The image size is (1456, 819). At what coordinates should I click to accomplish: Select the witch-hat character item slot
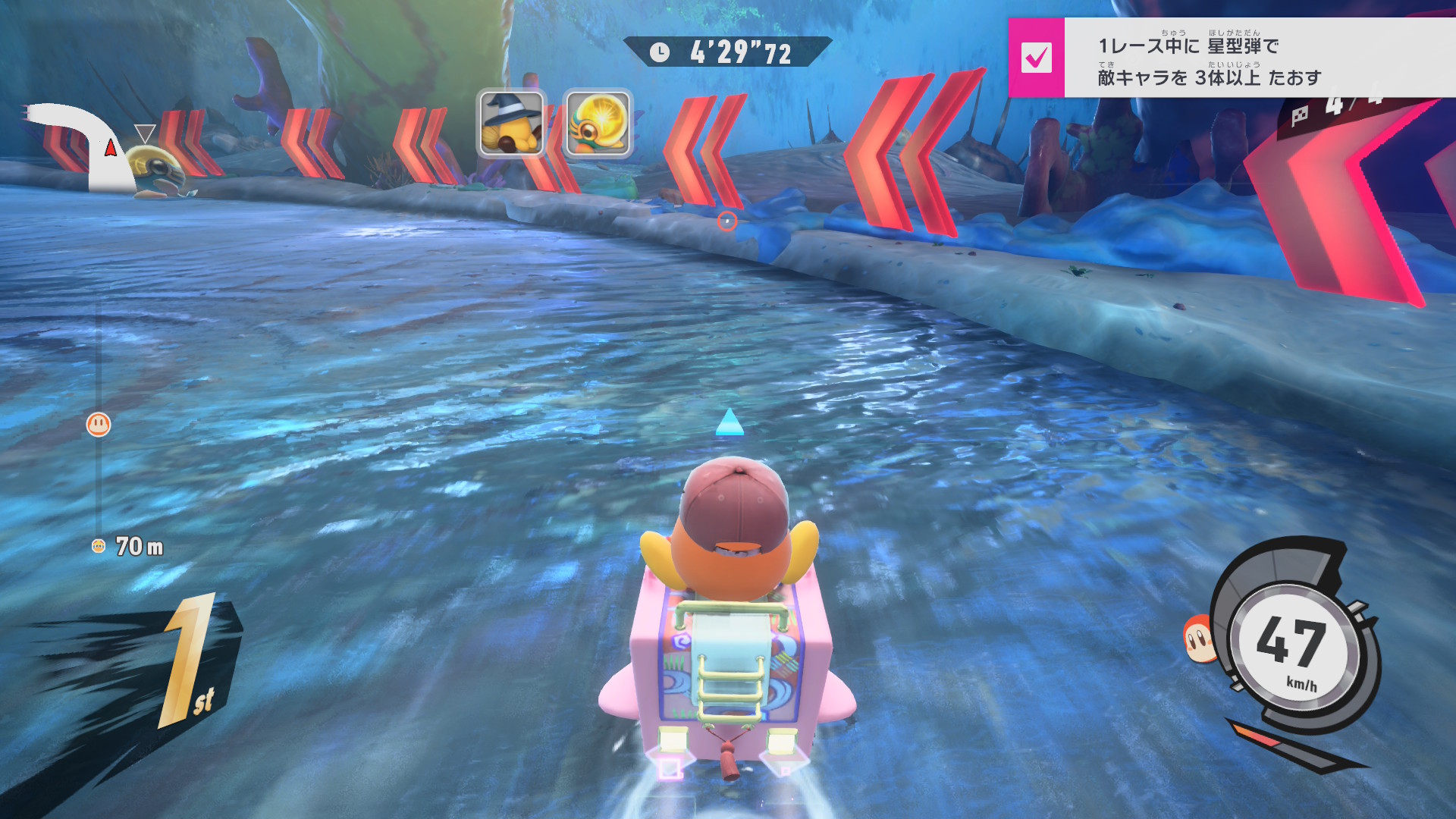point(511,123)
